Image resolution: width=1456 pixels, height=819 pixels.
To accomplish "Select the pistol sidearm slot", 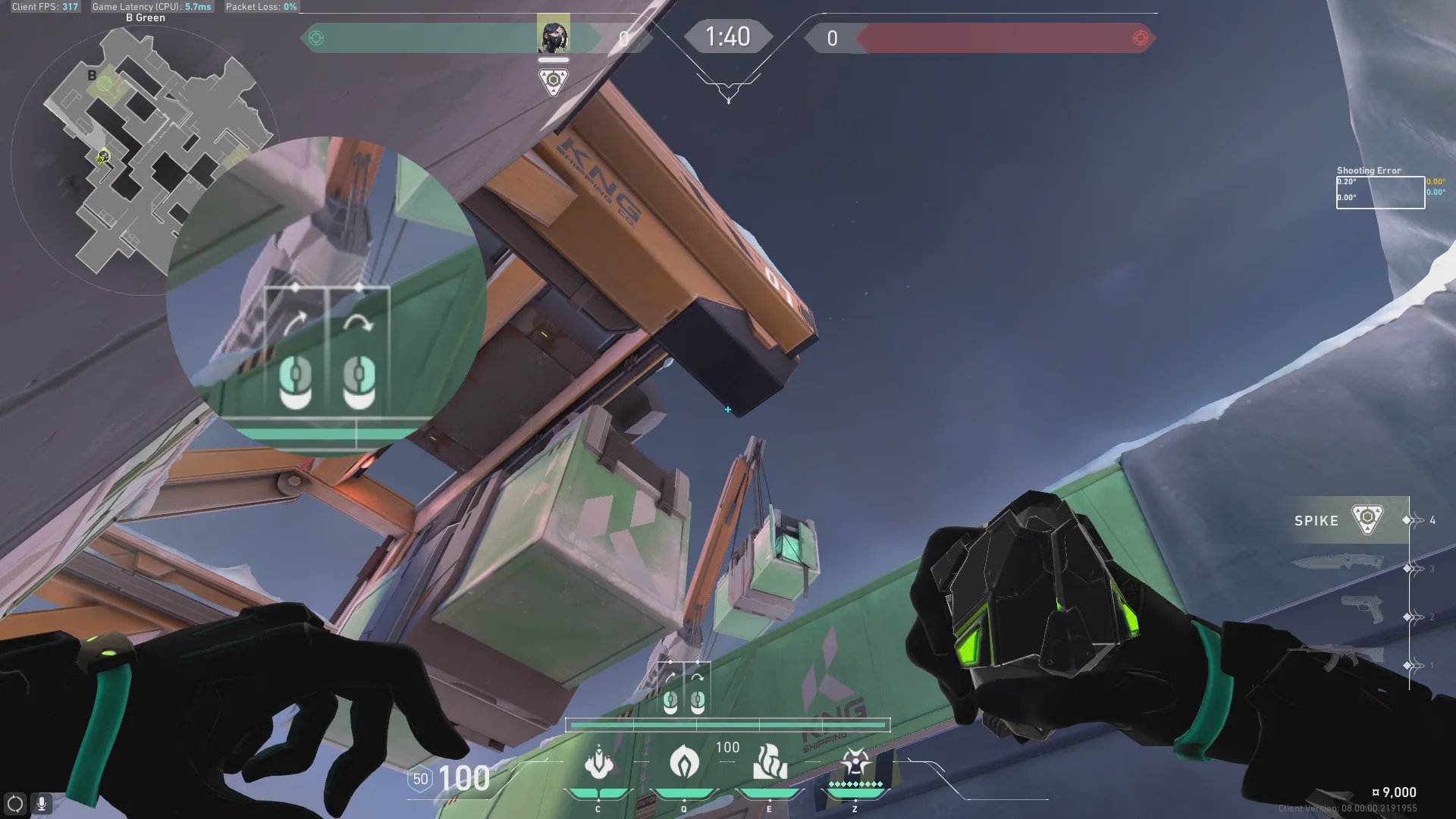I will coord(1360,609).
